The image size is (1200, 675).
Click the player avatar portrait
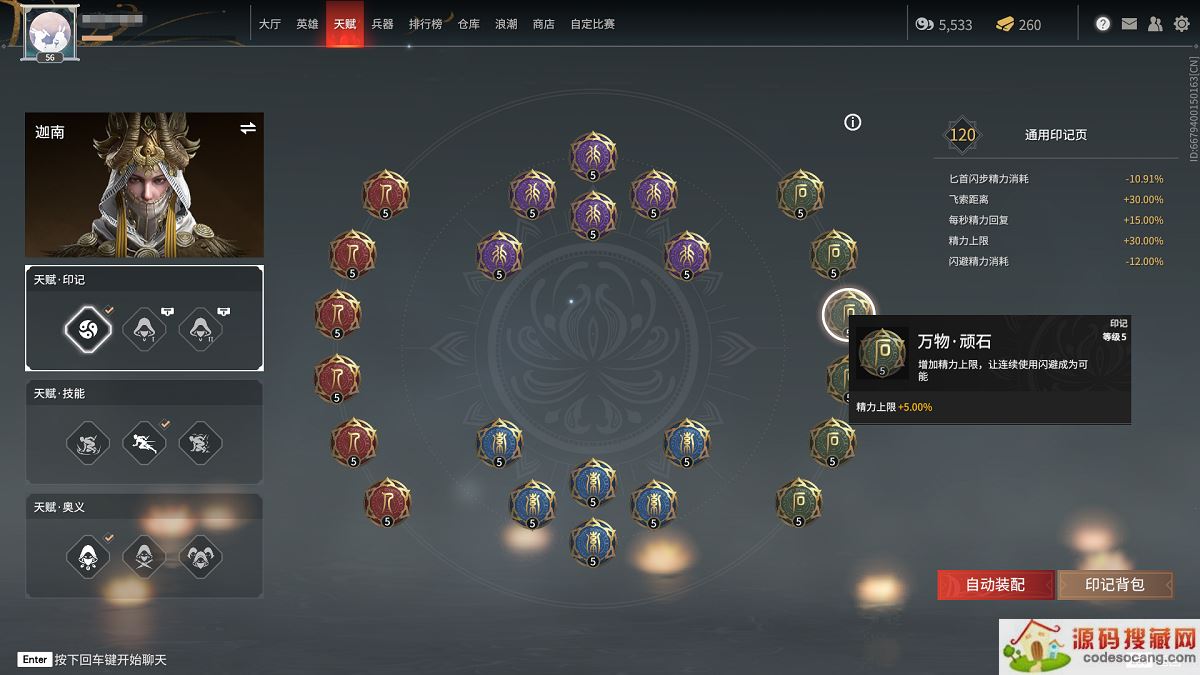tap(49, 31)
